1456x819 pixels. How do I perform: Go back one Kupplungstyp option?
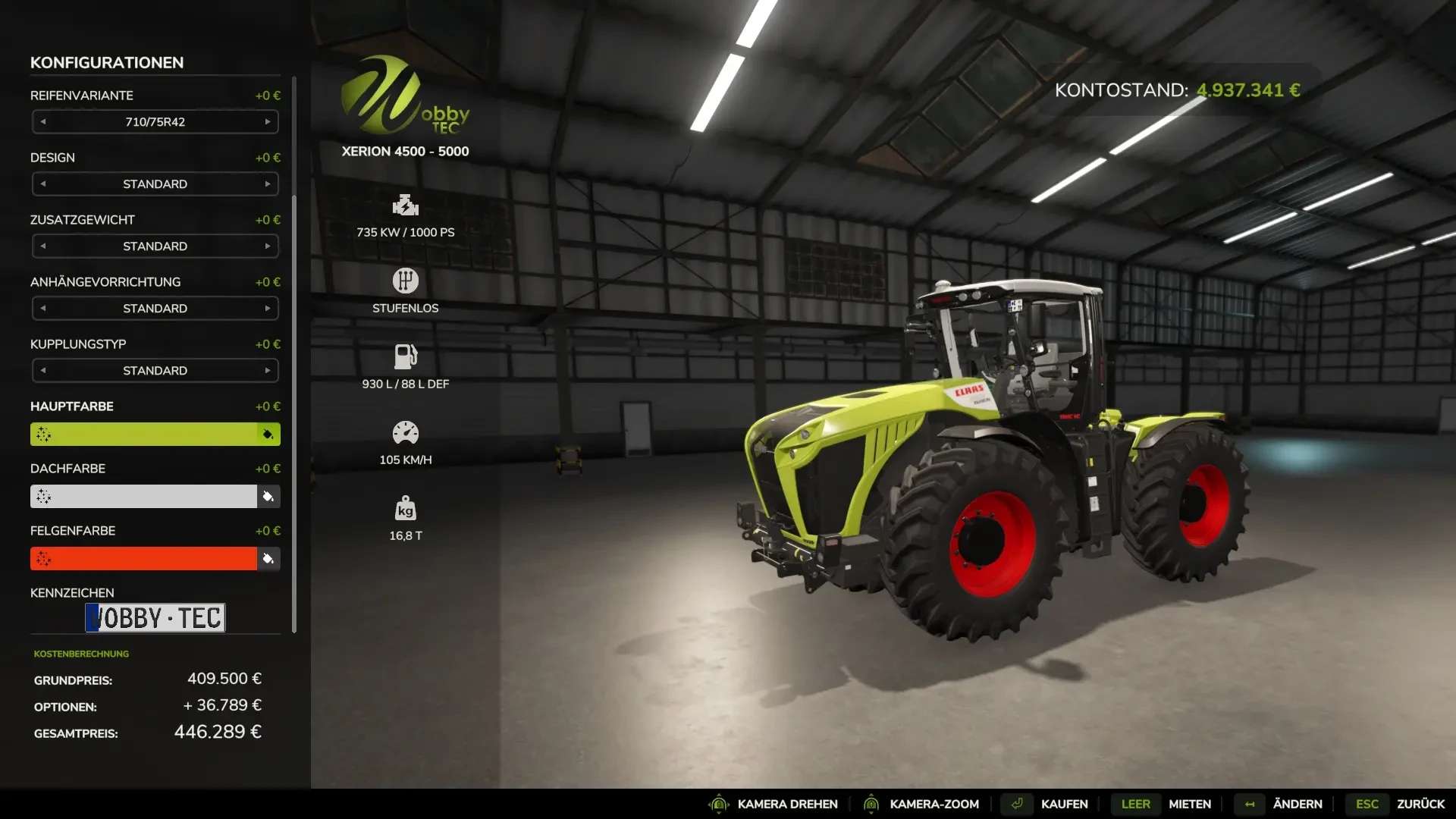(43, 370)
